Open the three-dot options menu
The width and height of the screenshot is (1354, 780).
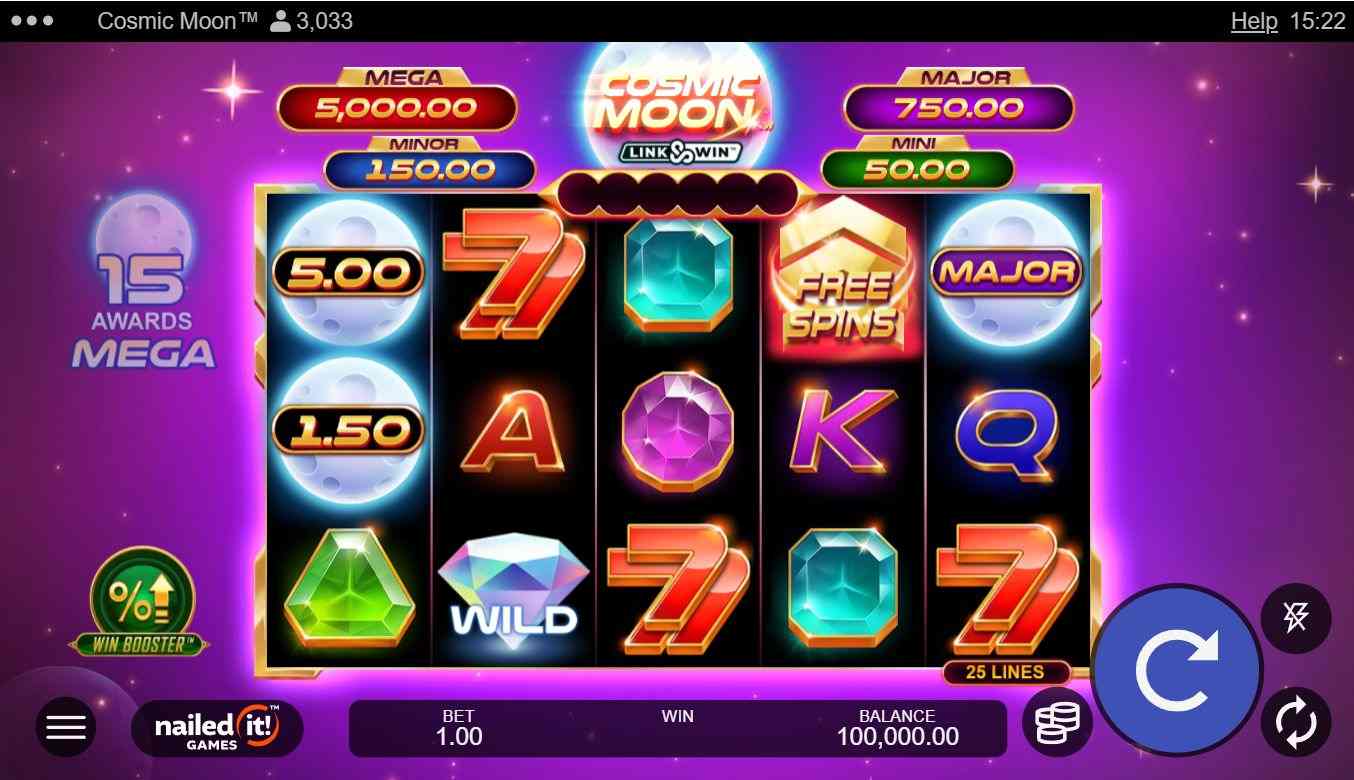(34, 21)
